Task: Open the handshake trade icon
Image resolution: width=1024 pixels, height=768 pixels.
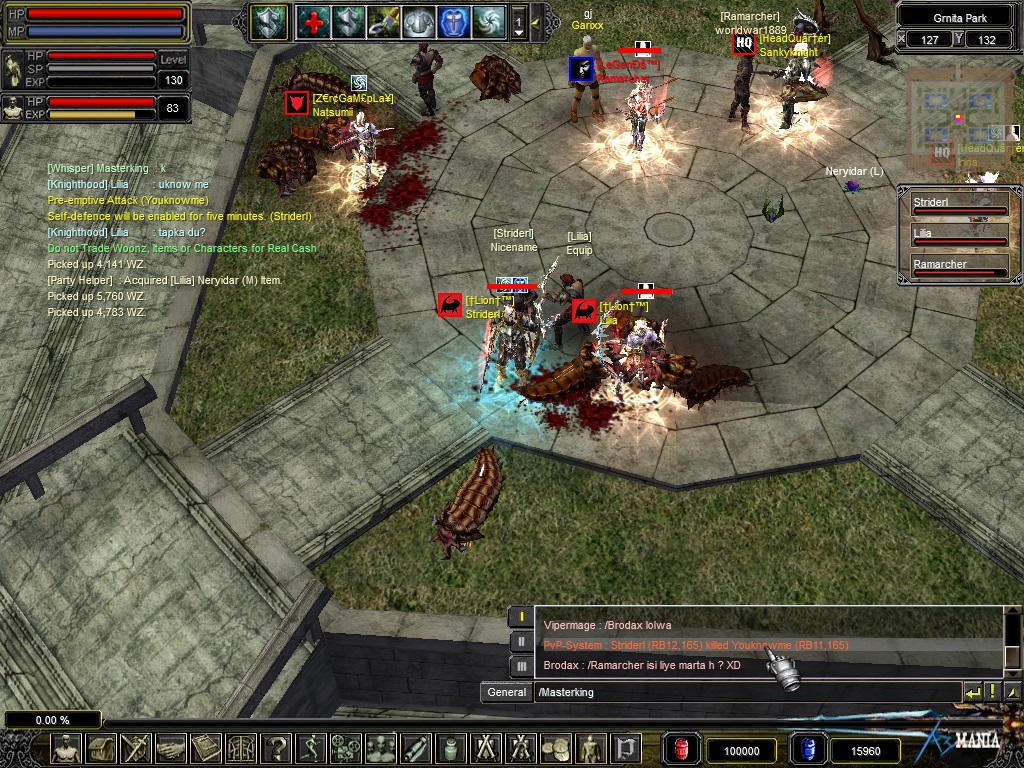Action: (x=171, y=748)
